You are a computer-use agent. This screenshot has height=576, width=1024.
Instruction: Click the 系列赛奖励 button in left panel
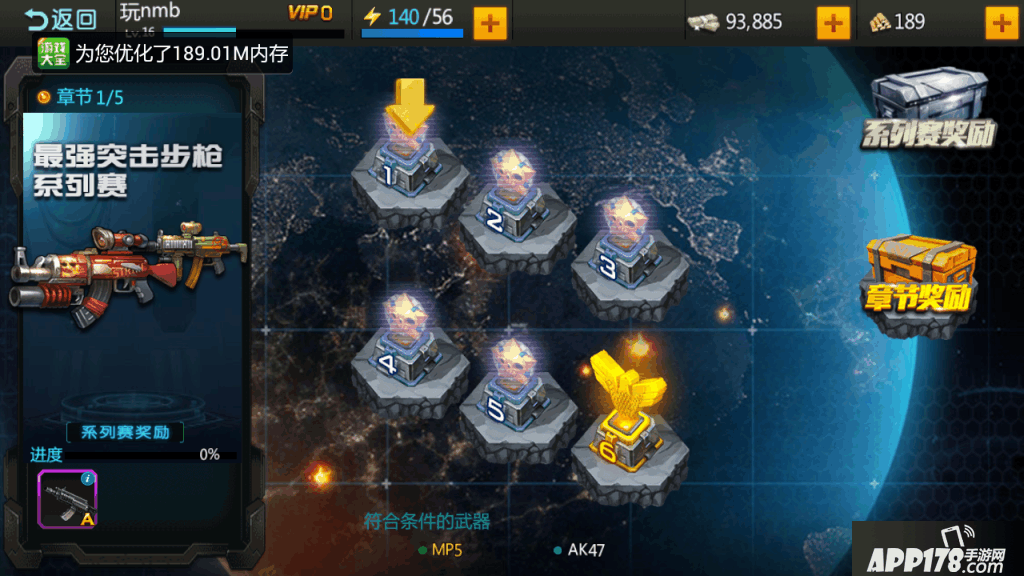coord(125,433)
